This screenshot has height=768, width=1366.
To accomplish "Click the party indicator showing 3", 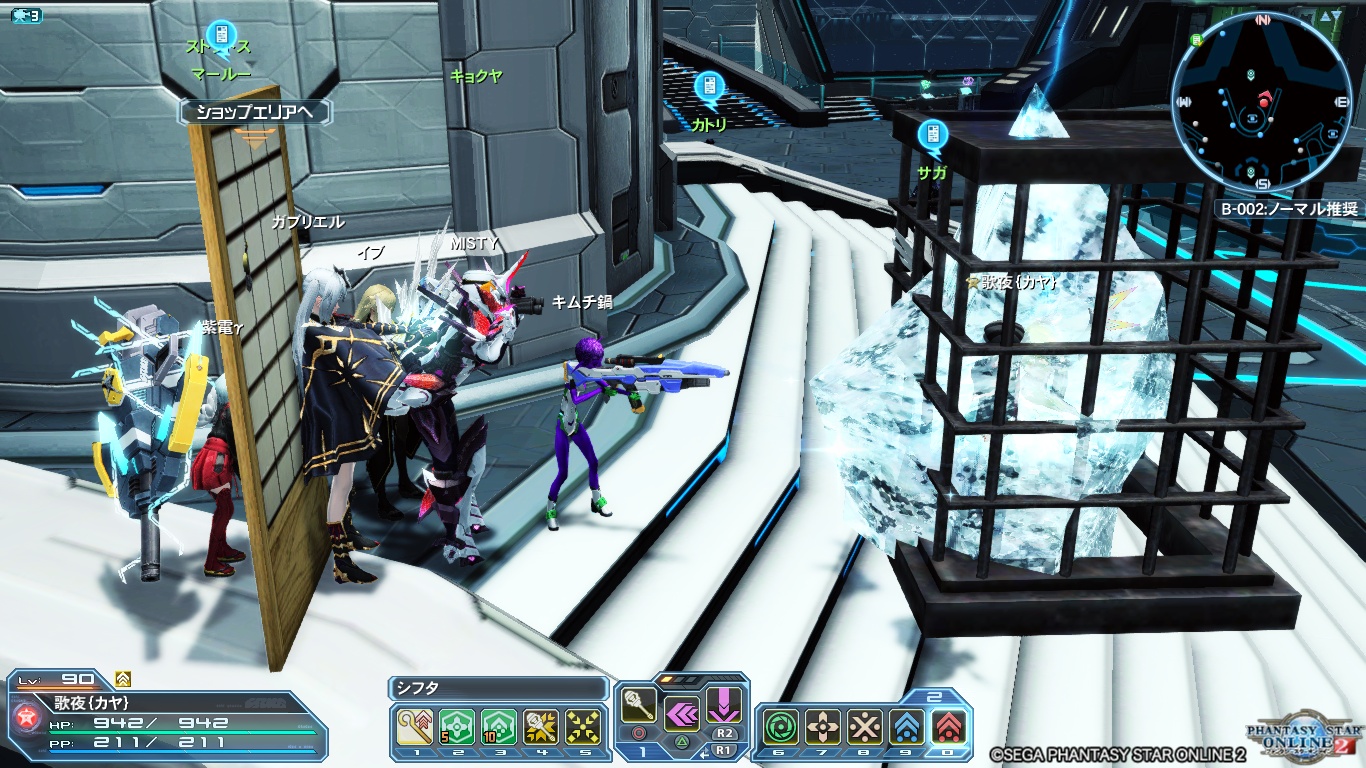I will coord(27,16).
